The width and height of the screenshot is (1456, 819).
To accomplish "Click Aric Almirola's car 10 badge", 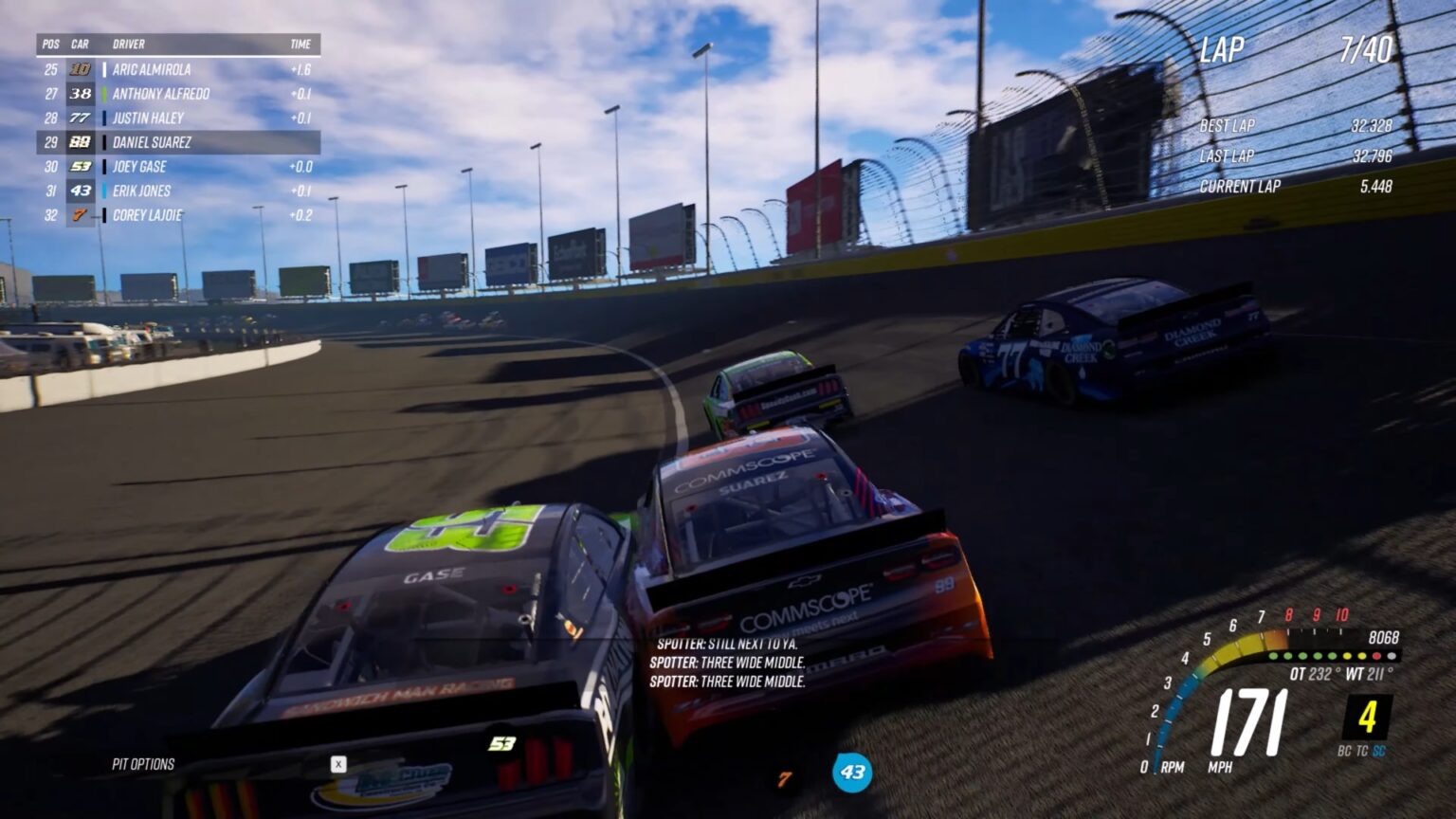I will tap(81, 69).
